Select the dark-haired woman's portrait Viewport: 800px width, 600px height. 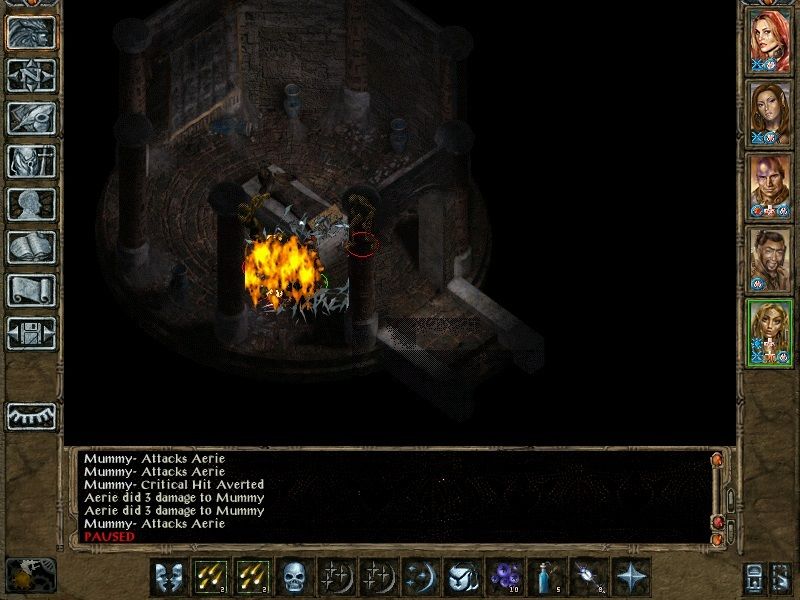coord(769,113)
